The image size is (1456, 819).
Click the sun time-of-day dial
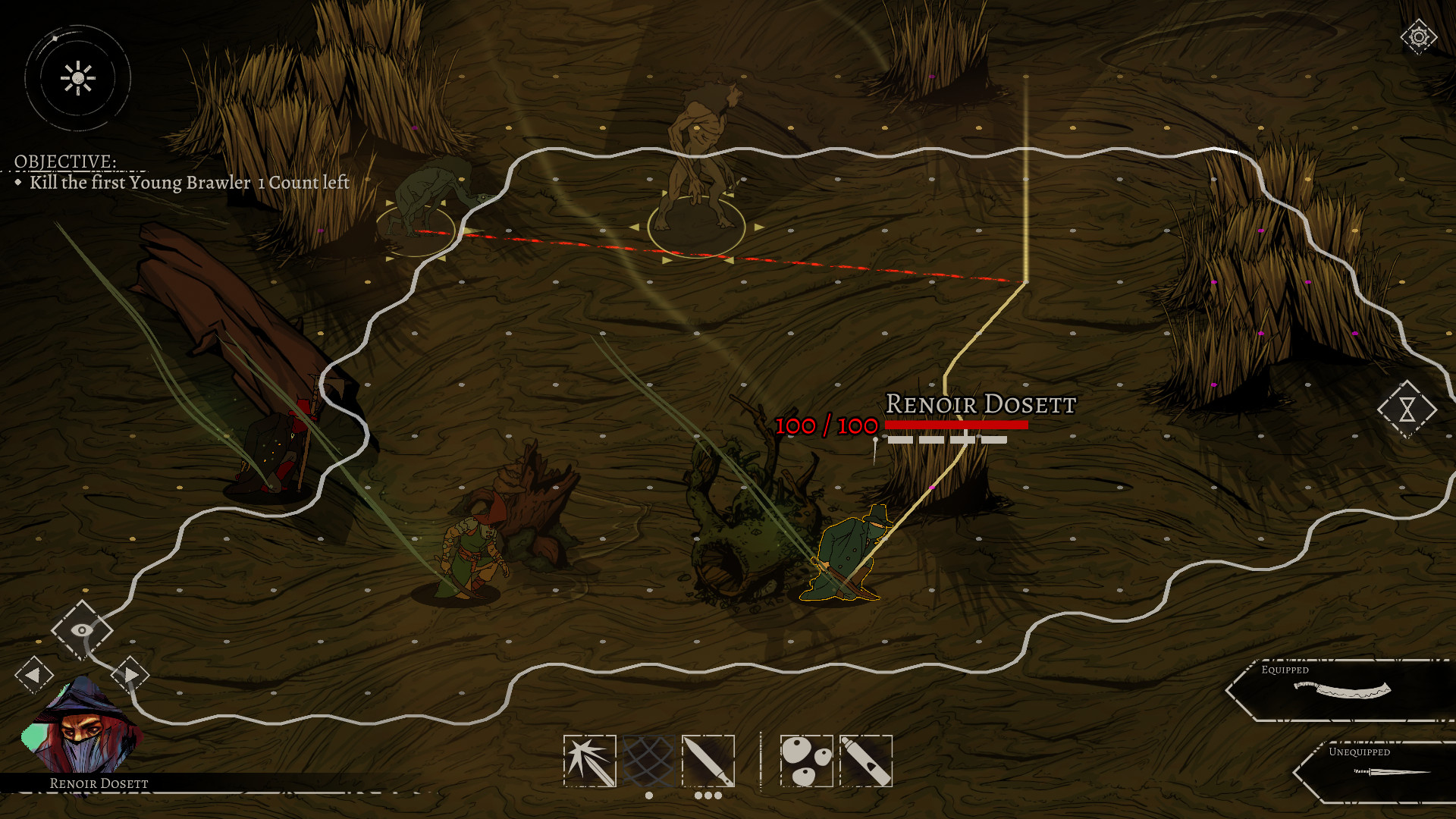[77, 78]
